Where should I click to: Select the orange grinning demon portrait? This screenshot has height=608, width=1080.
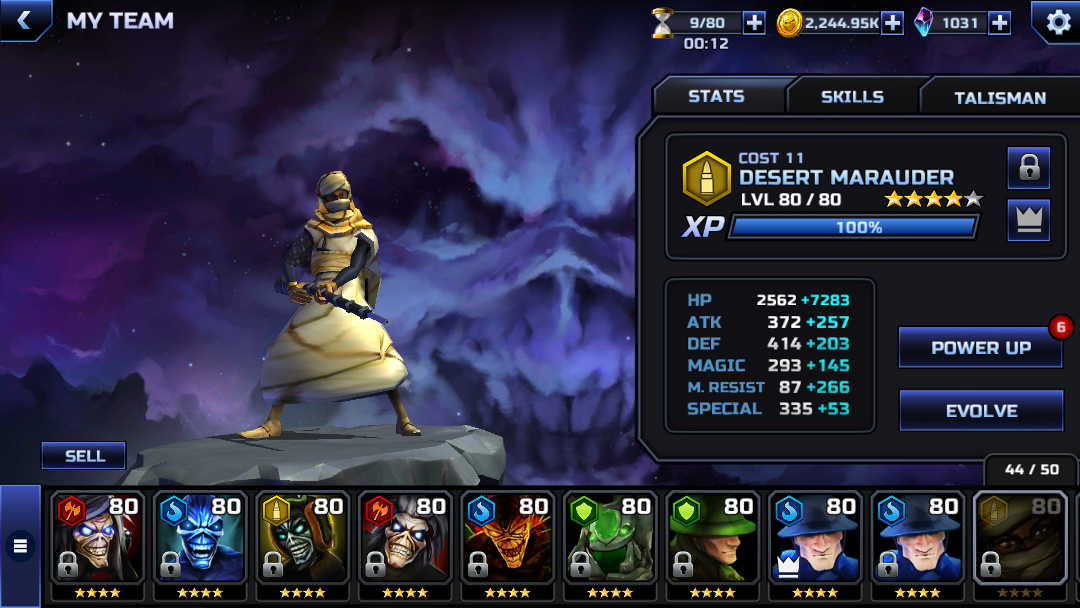pyautogui.click(x=507, y=539)
